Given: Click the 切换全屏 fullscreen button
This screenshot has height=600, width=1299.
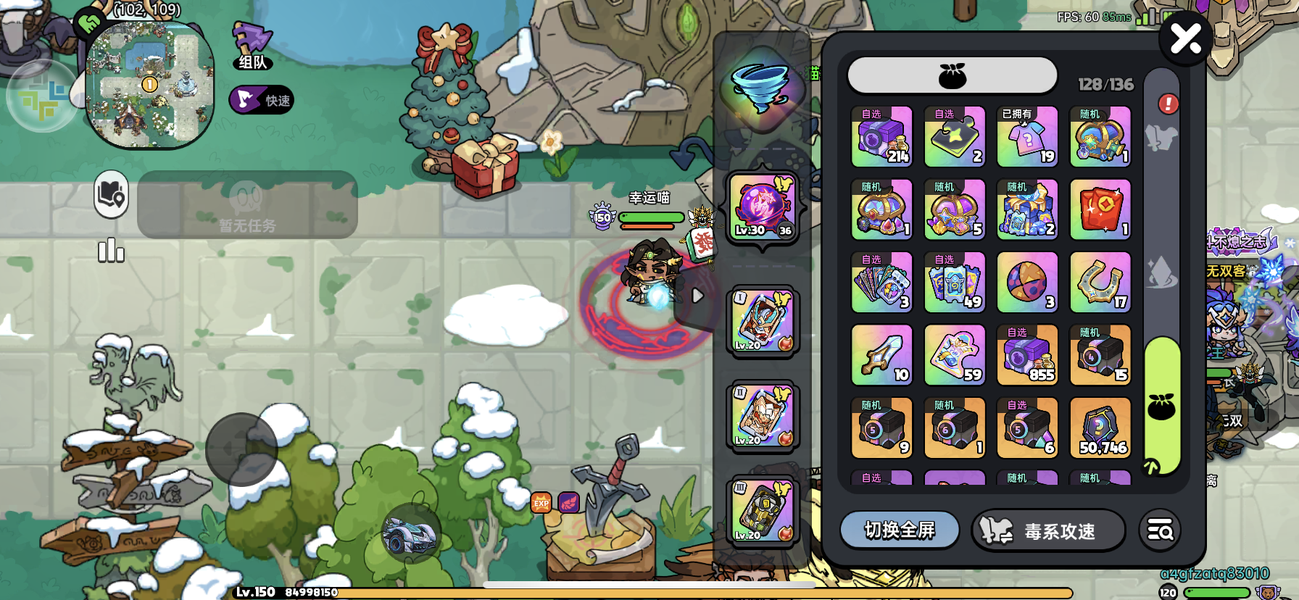Looking at the screenshot, I should 899,530.
